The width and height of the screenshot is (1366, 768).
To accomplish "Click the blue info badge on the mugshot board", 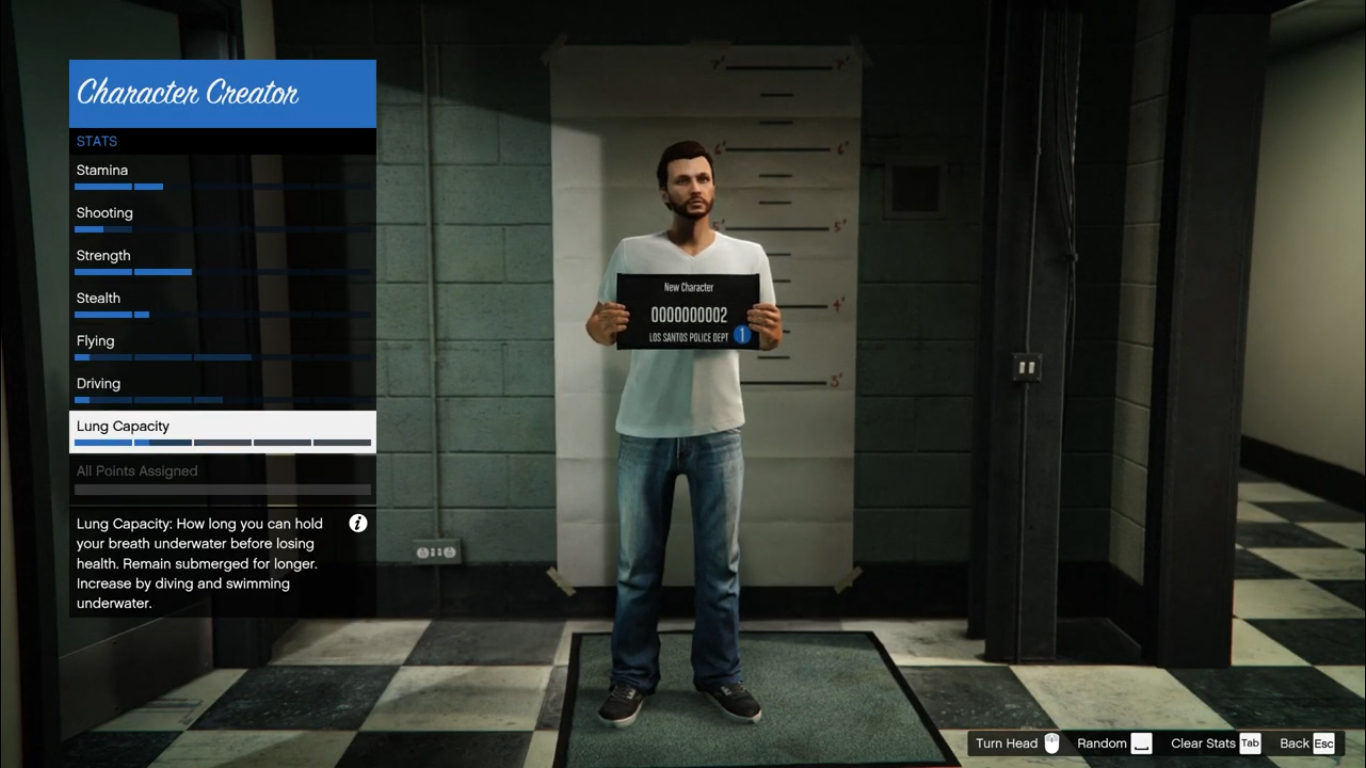I will pyautogui.click(x=740, y=335).
